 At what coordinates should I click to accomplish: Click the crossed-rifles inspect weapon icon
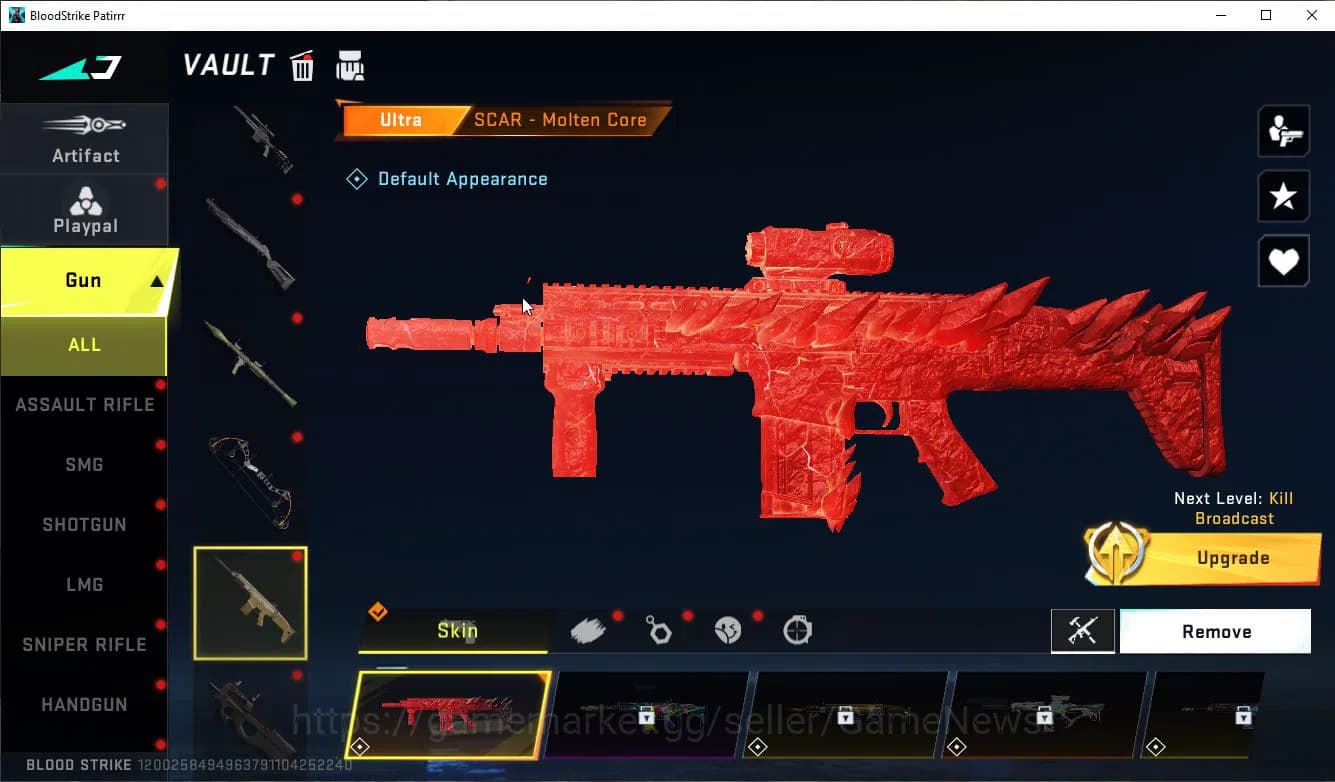1083,631
